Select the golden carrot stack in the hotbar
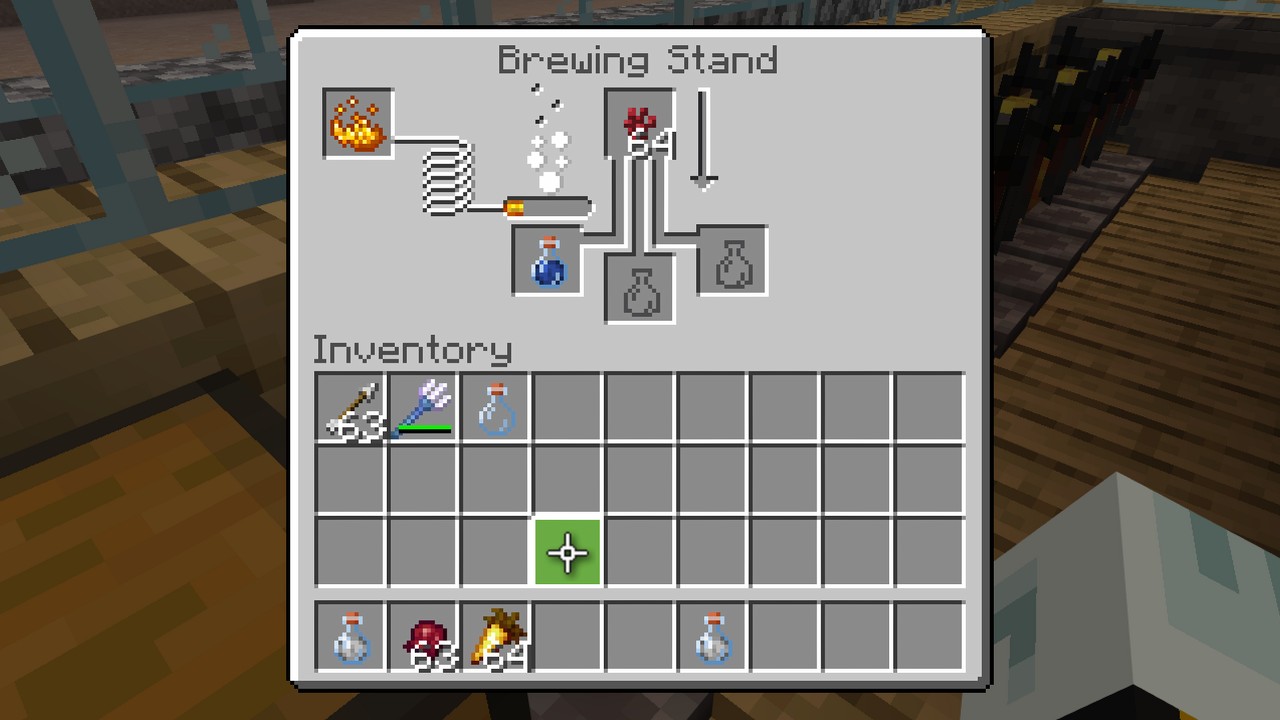 coord(494,637)
